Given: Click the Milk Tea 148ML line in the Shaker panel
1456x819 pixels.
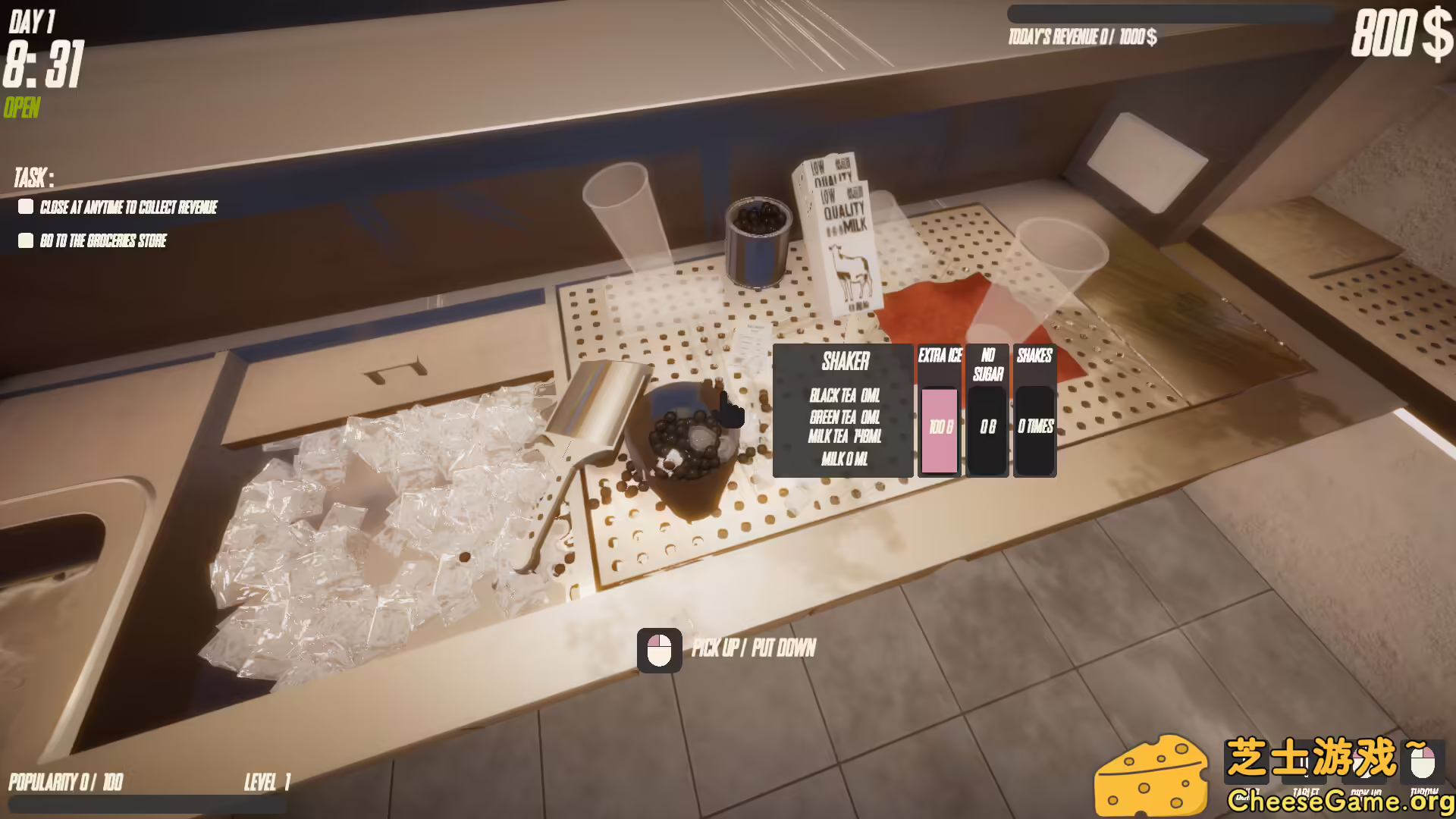Looking at the screenshot, I should 844,438.
